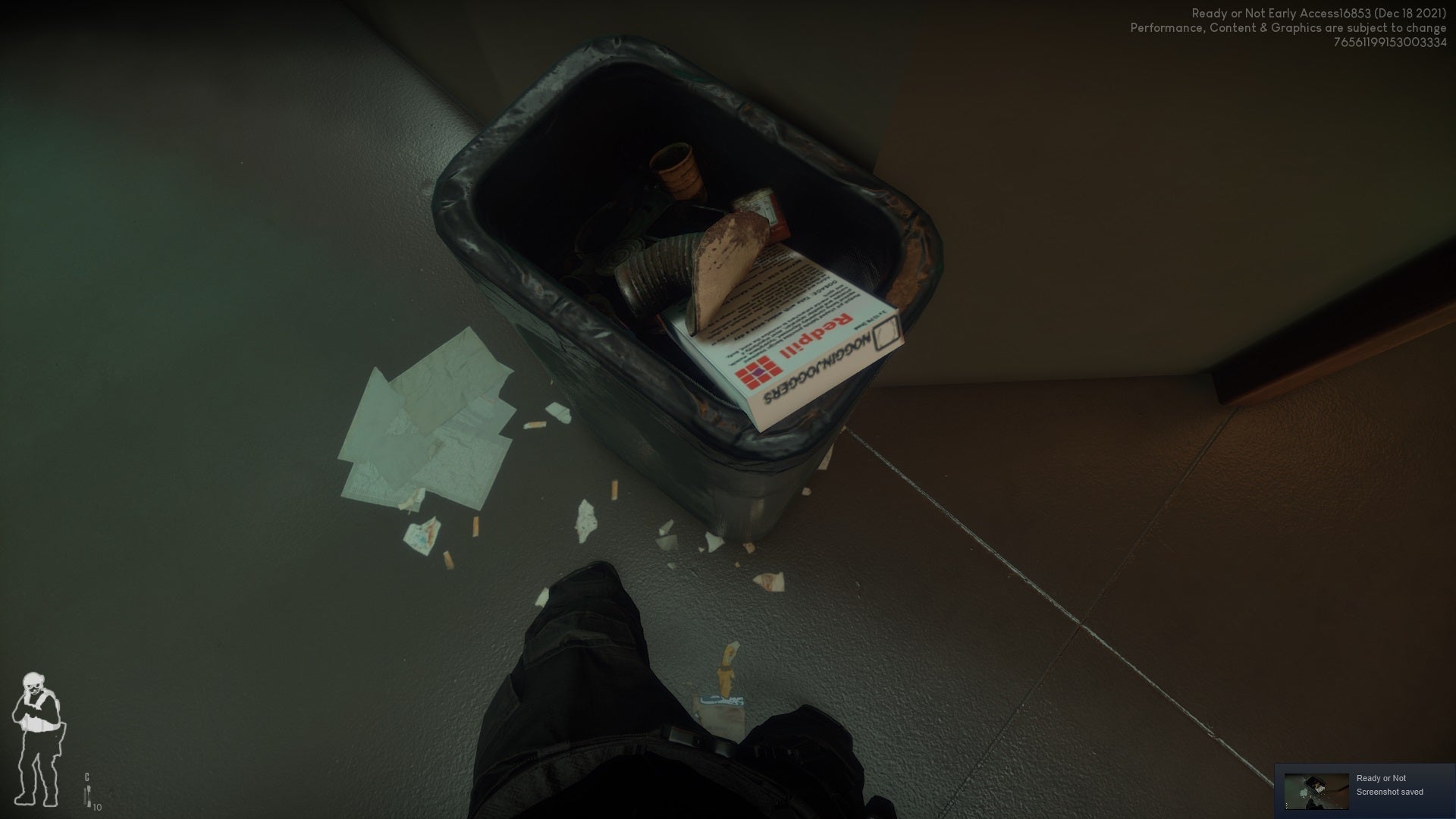Toggle the screenshot saved notification visibility
Viewport: 1456px width, 819px height.
click(1389, 791)
